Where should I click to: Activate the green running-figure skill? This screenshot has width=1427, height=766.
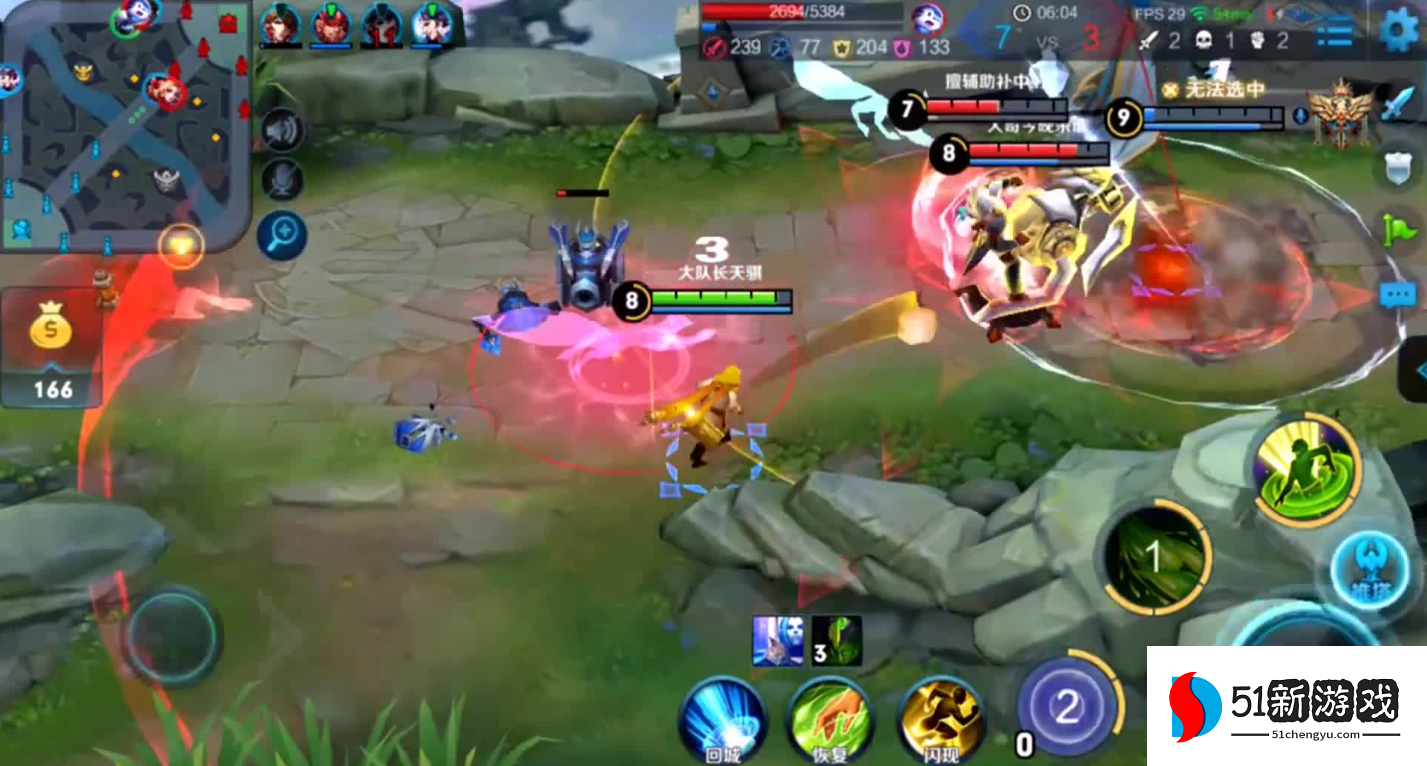click(1304, 470)
